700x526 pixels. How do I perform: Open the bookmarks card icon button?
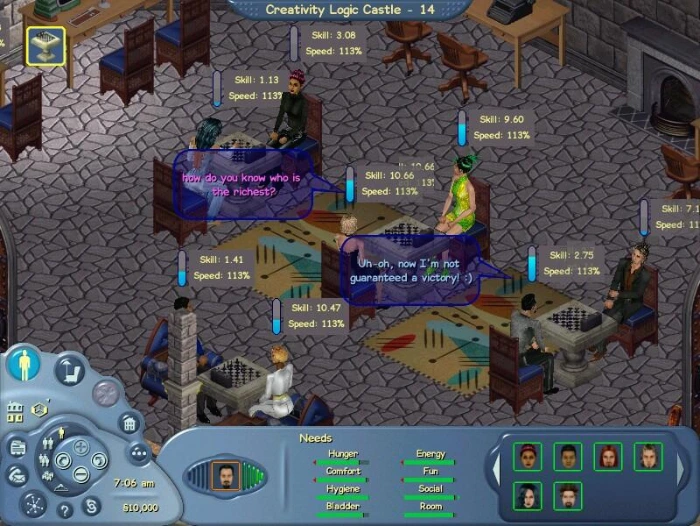tap(17, 447)
